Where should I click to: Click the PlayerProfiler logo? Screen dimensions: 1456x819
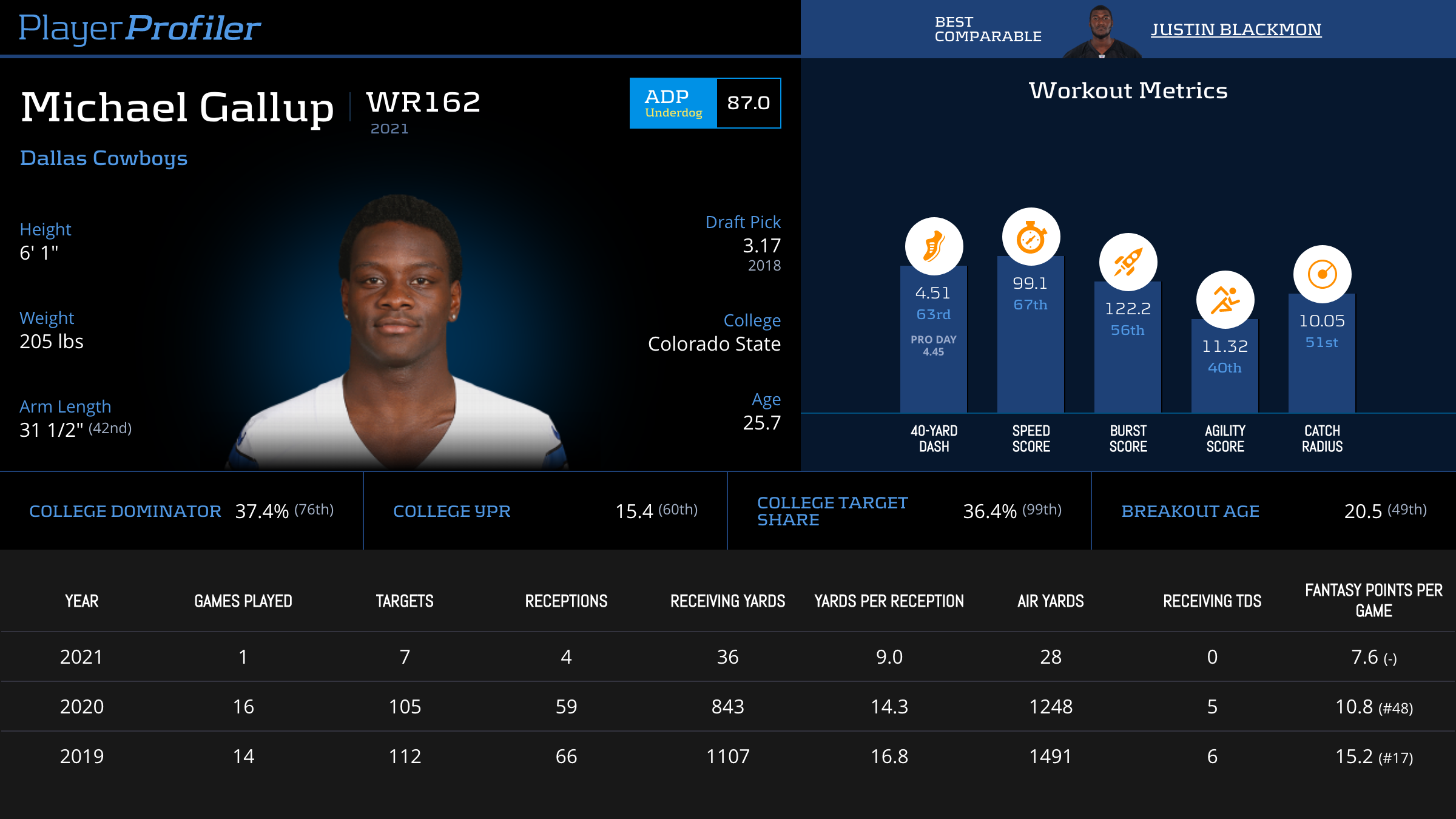[140, 28]
